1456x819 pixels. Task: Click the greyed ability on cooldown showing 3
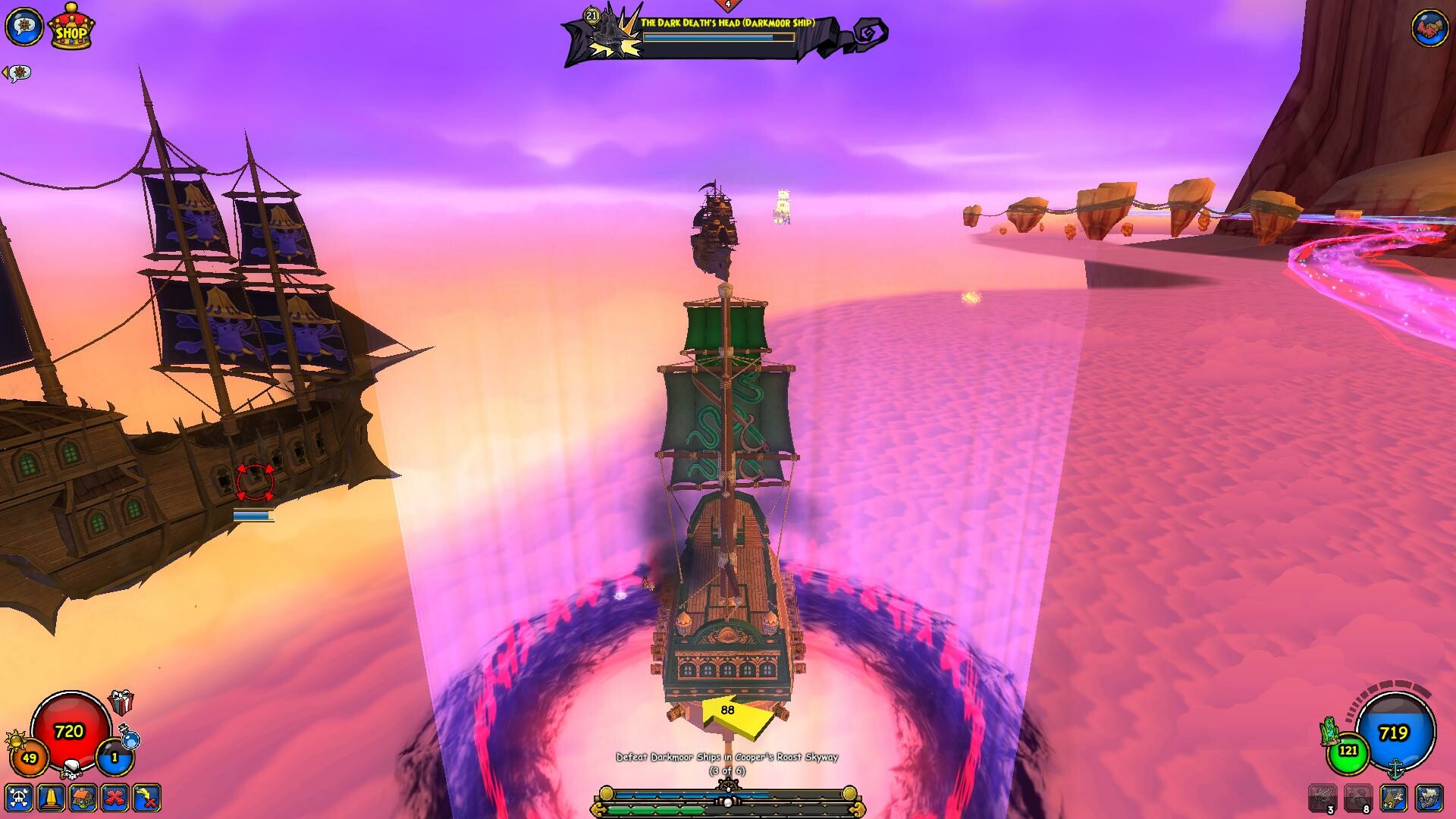click(x=1324, y=796)
